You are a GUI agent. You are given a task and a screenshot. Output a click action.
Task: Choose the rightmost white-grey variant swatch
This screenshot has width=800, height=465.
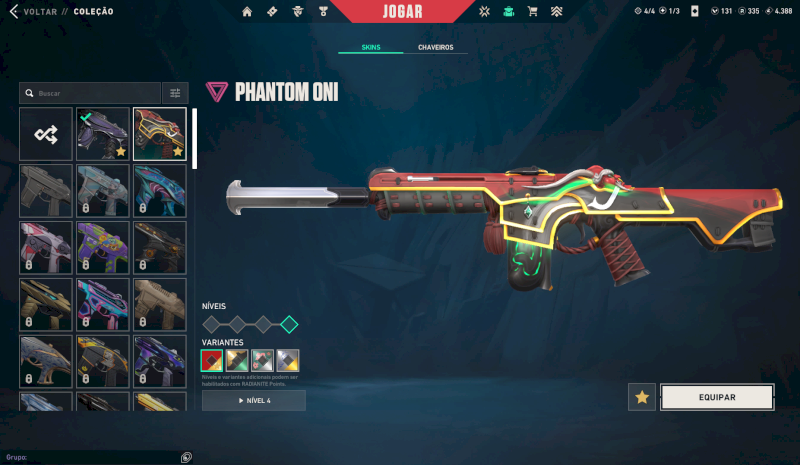pos(288,359)
